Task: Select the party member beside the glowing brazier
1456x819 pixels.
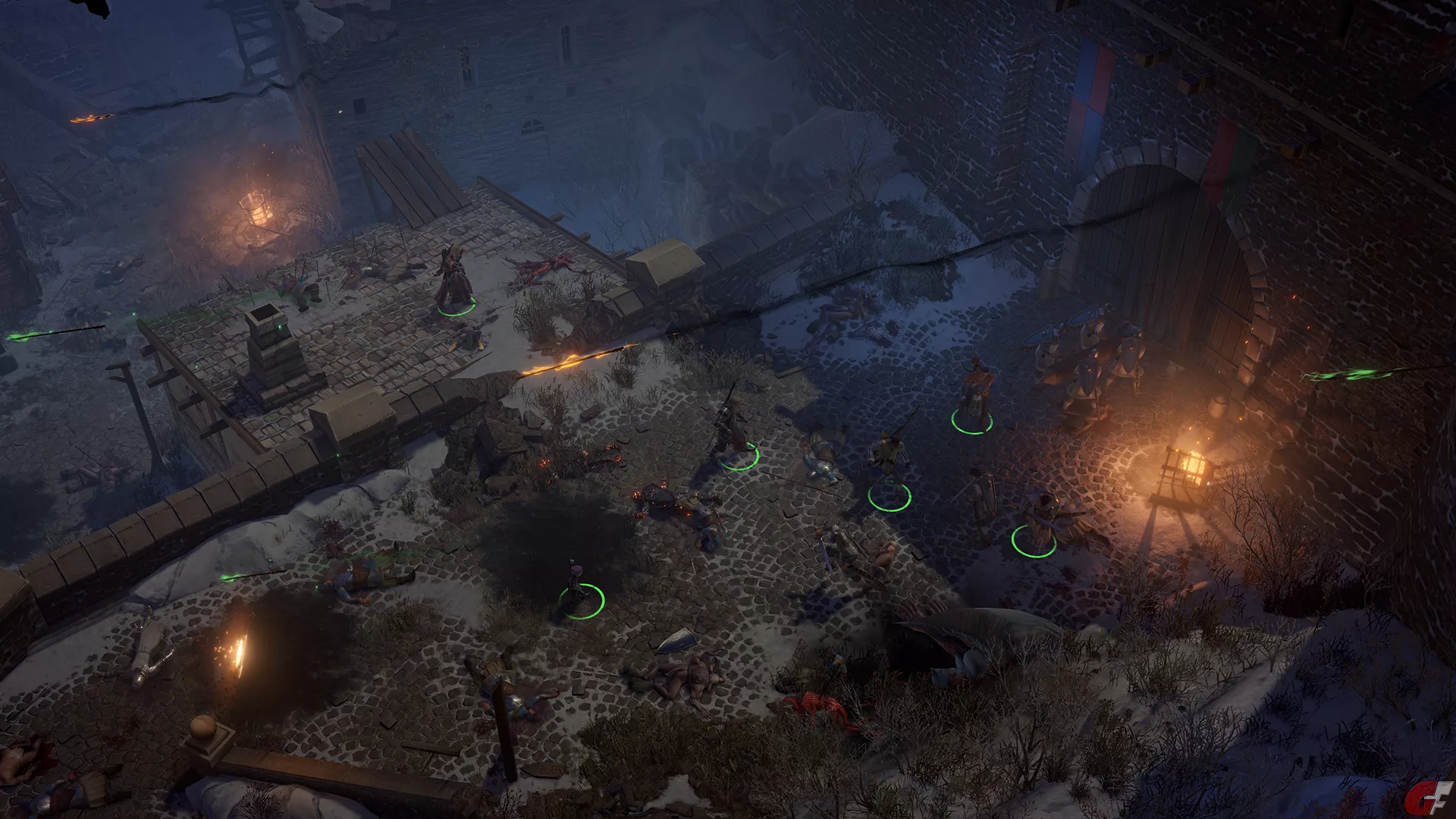Action: tap(1038, 519)
